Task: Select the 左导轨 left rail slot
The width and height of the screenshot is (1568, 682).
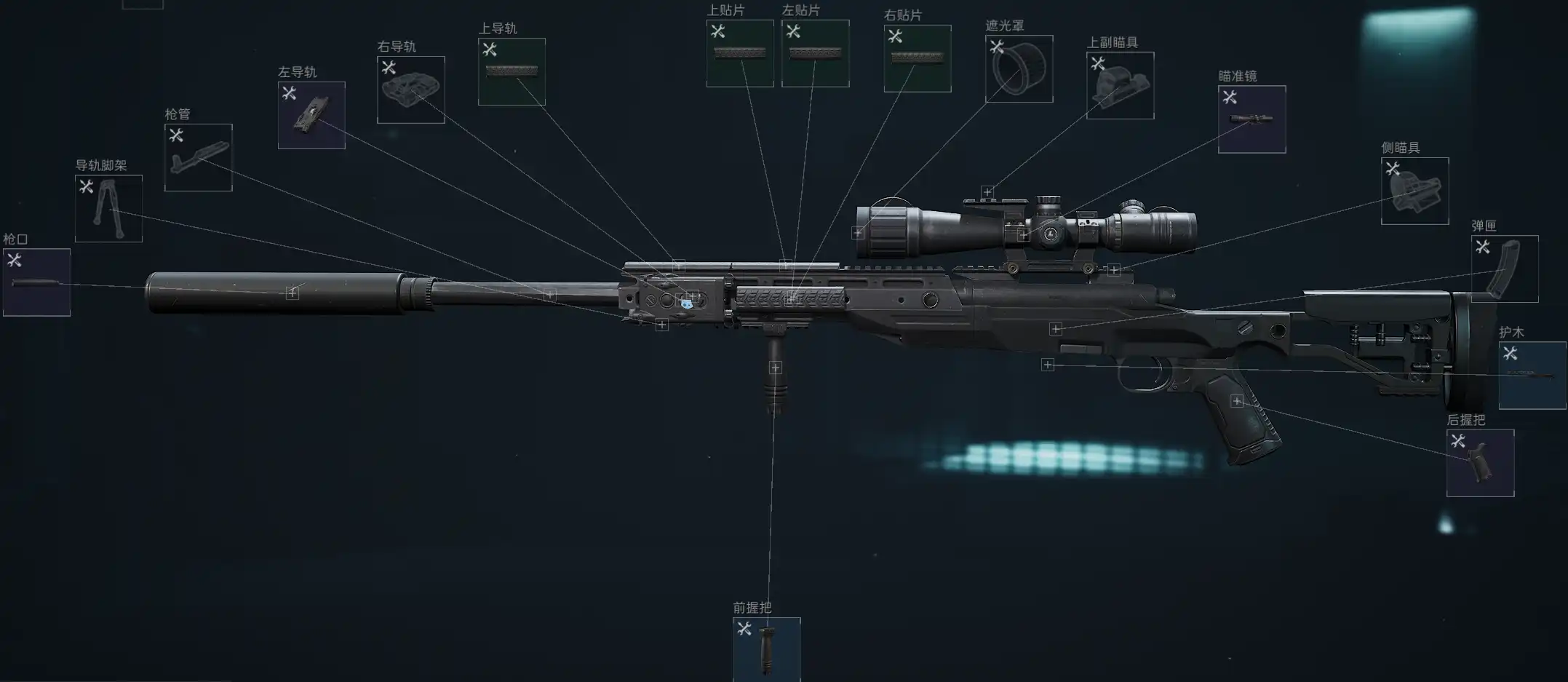Action: click(x=311, y=116)
